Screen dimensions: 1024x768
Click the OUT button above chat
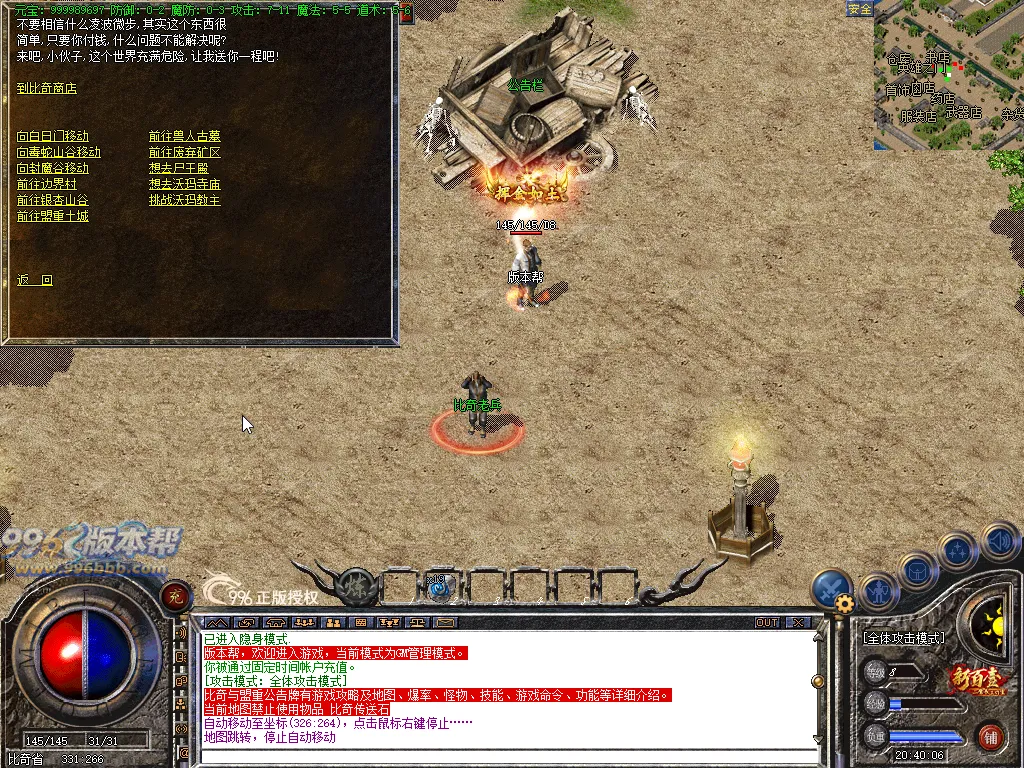767,622
